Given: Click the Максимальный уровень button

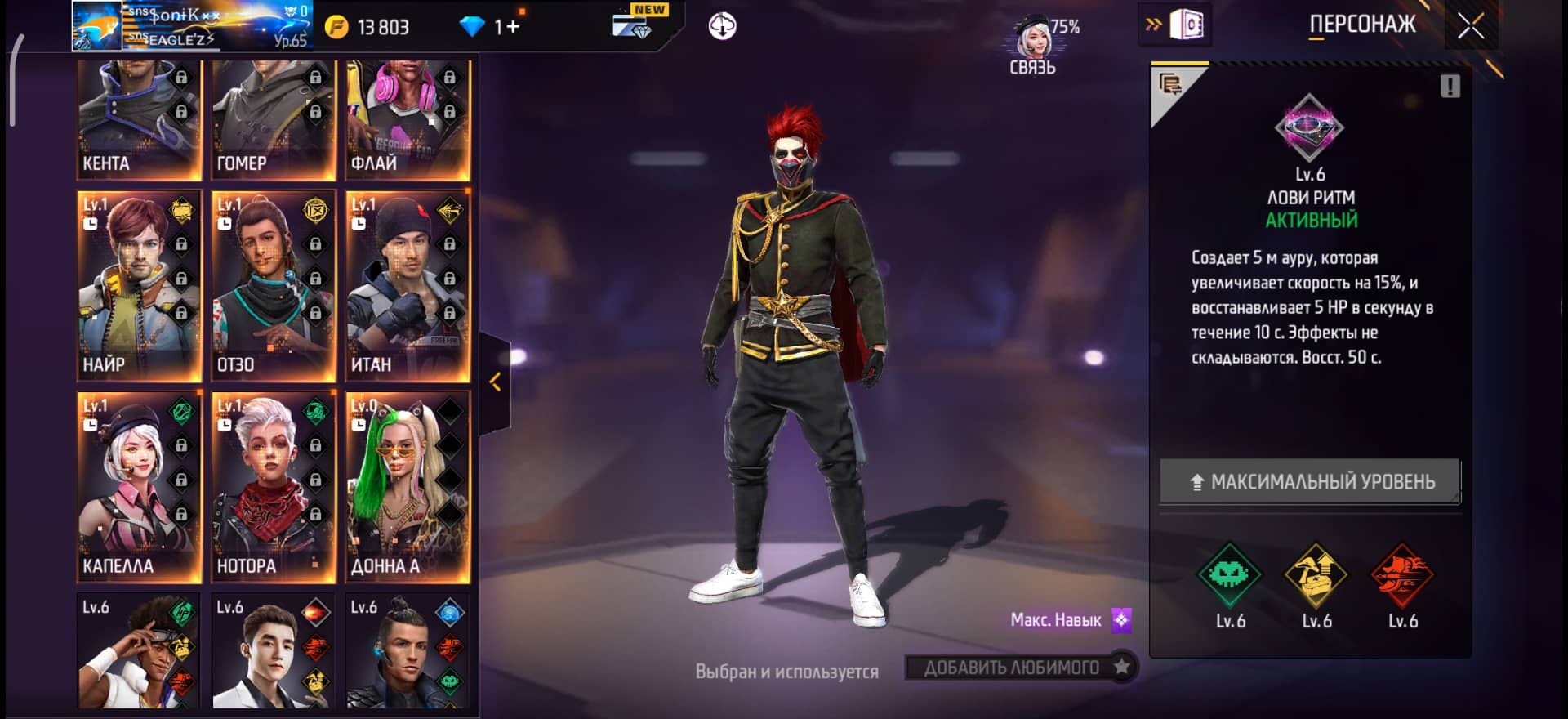Looking at the screenshot, I should click(x=1310, y=481).
